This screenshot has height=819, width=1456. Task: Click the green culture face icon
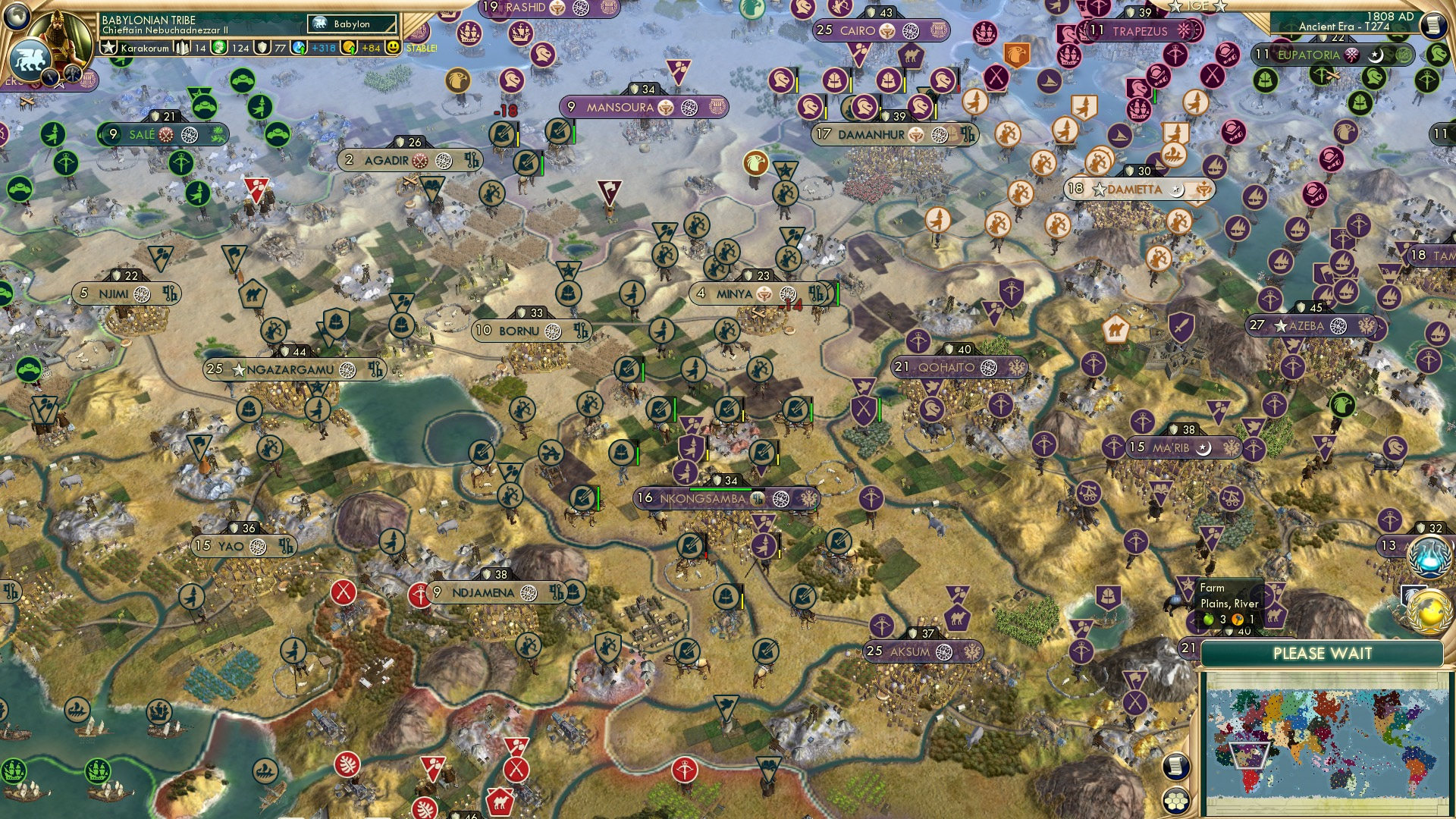coord(221,47)
